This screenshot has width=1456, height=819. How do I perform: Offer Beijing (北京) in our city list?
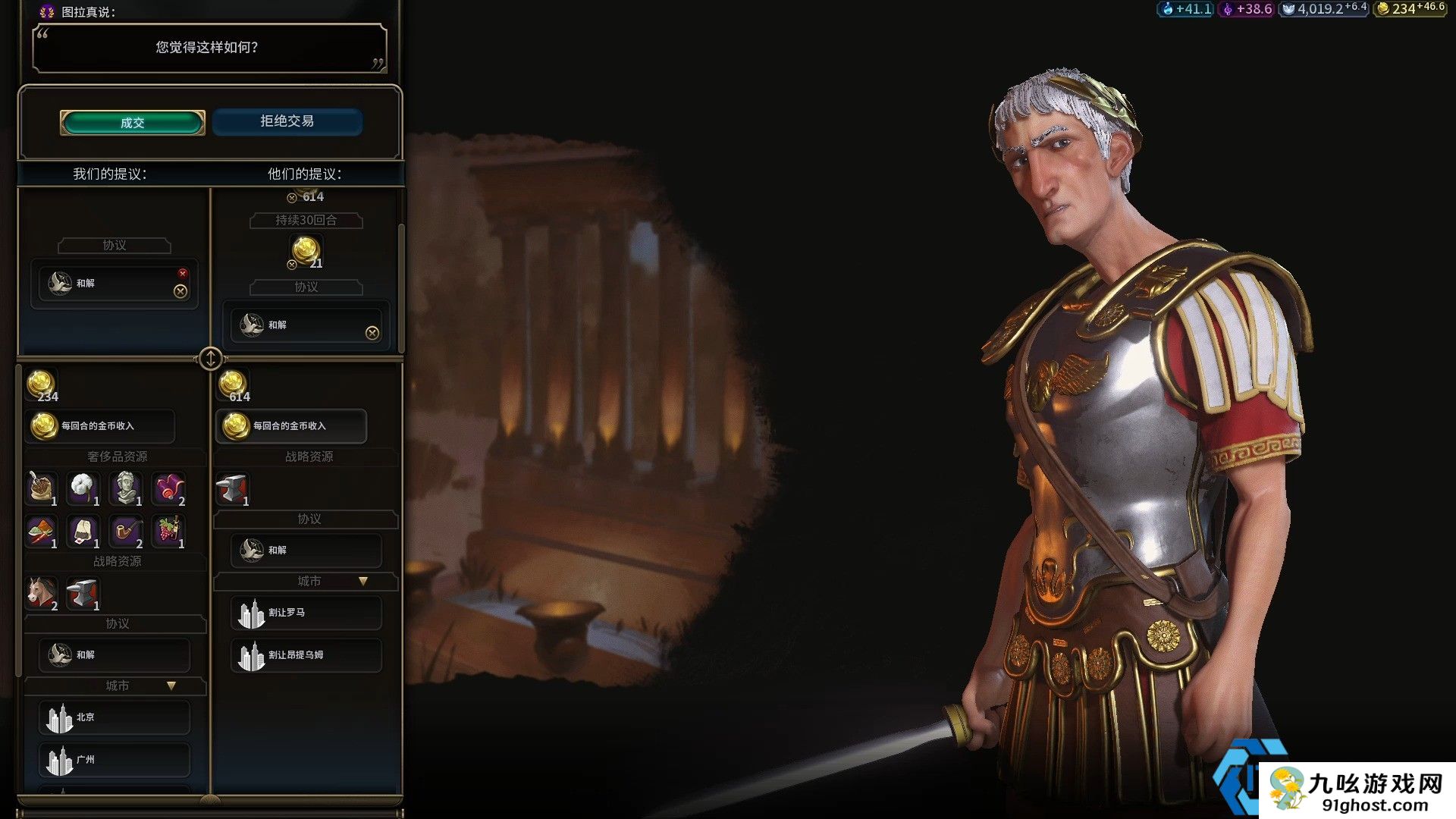coord(114,717)
